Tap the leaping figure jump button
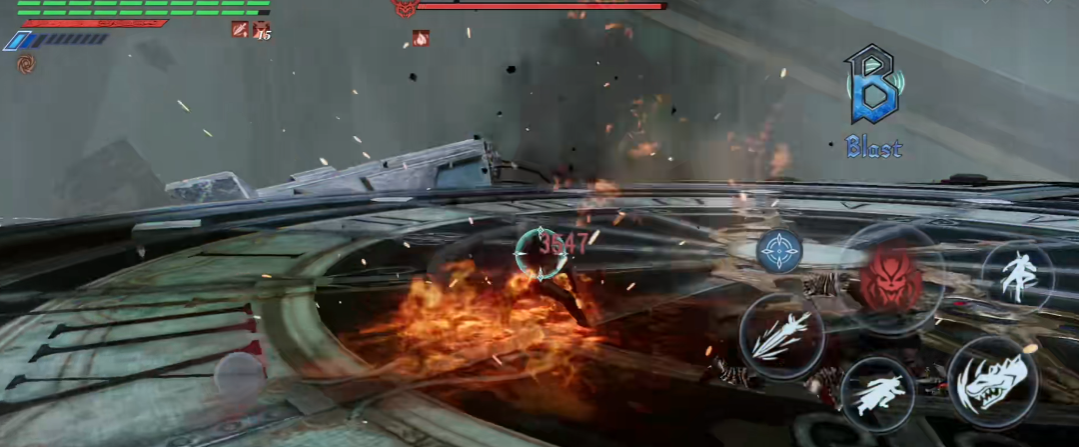1079x447 pixels. coord(1017,276)
